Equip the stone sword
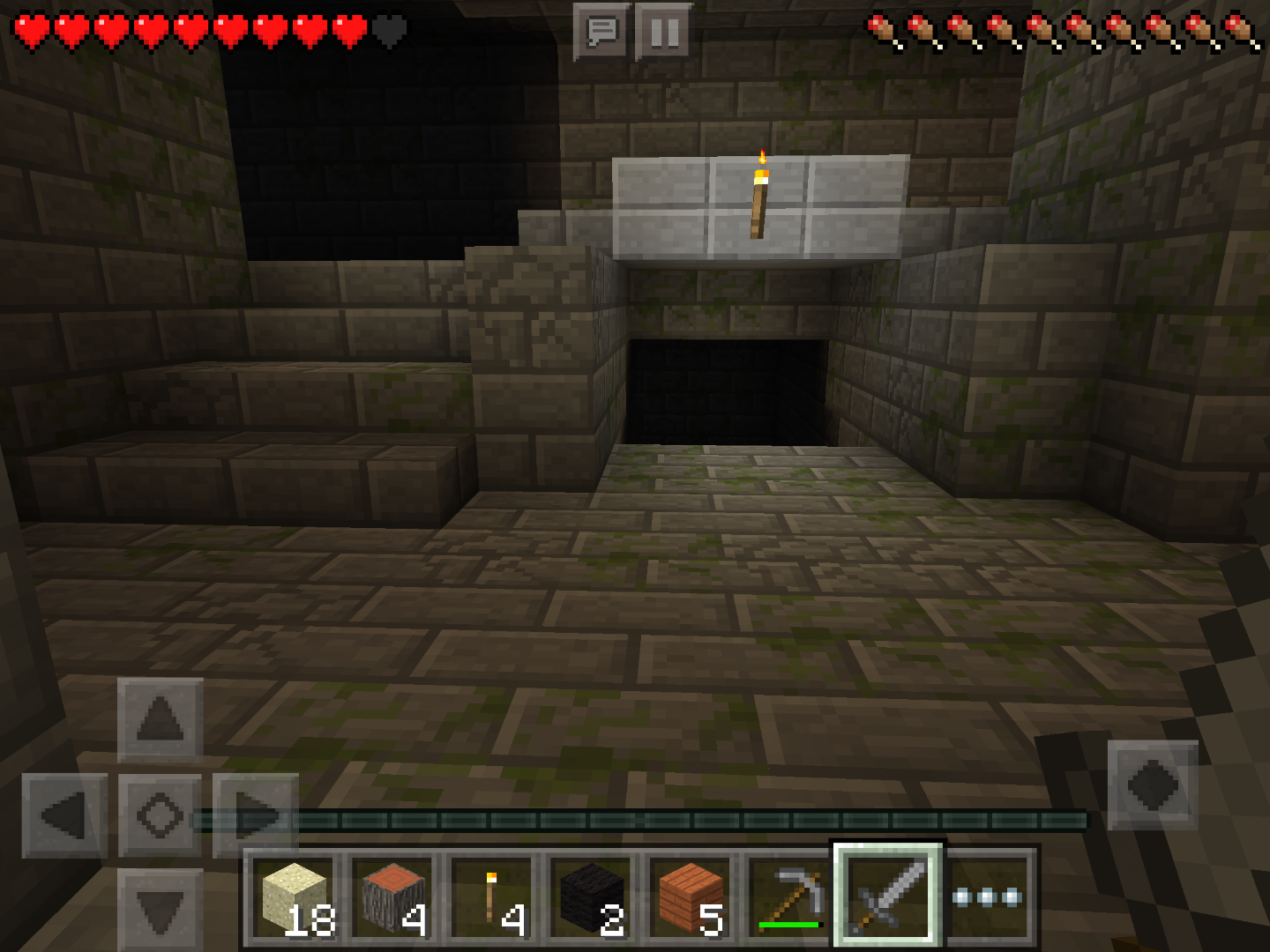 (x=885, y=899)
